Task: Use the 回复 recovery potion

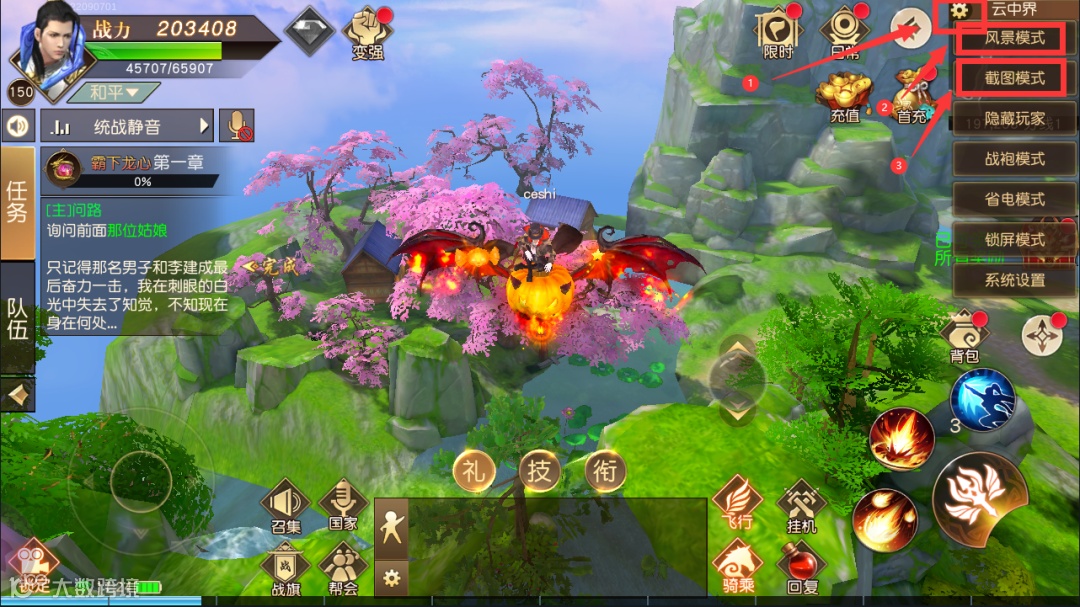Action: tap(801, 567)
